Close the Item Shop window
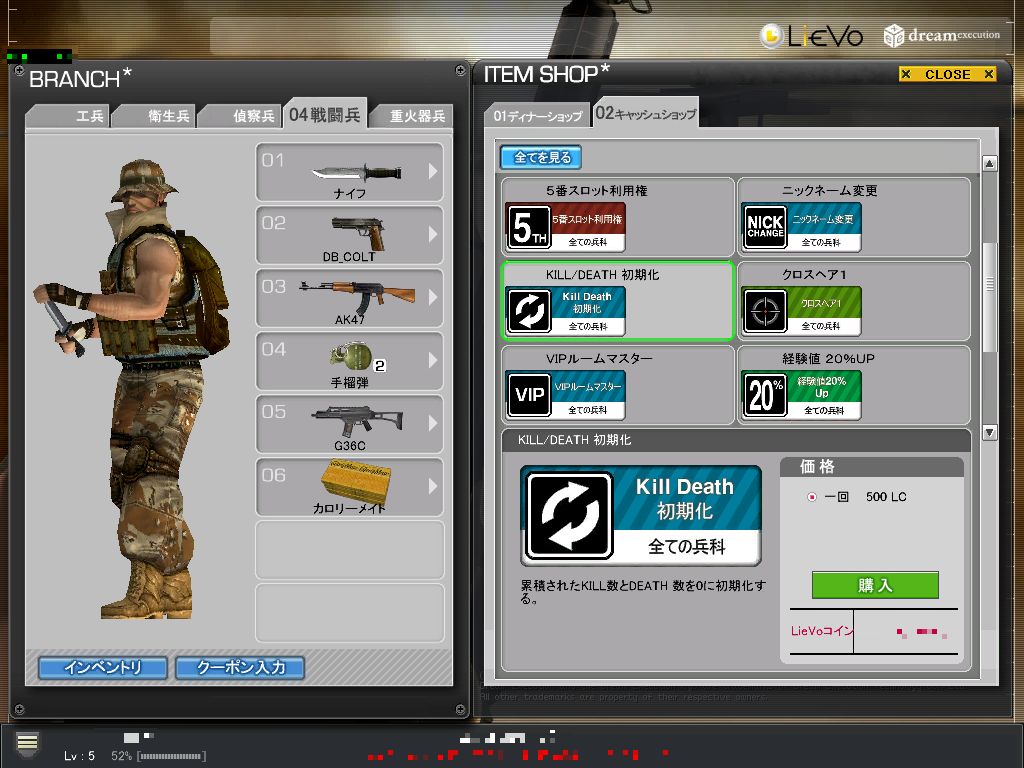The image size is (1024, 768). tap(947, 74)
